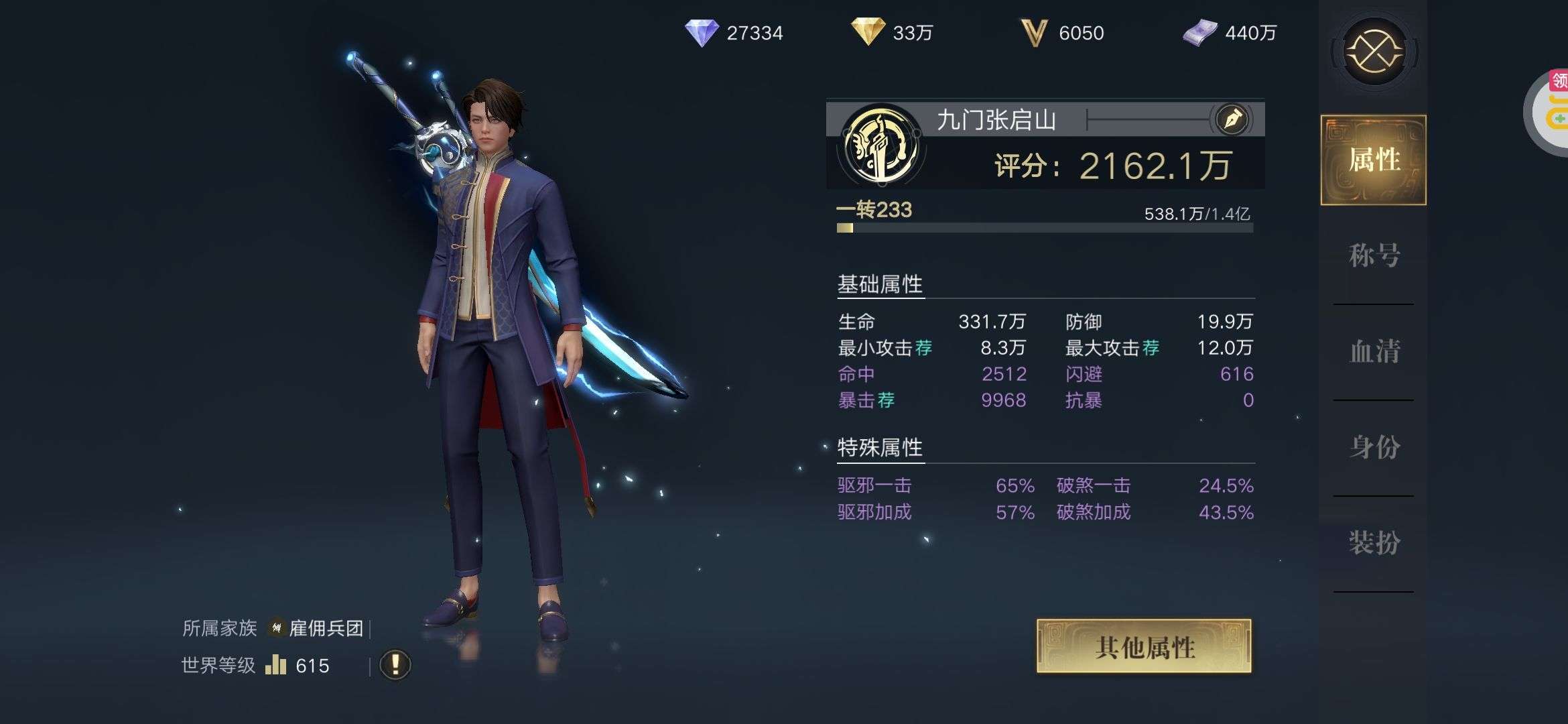This screenshot has width=1568, height=724.
Task: Click the pen icon to edit the name
Action: point(1232,119)
